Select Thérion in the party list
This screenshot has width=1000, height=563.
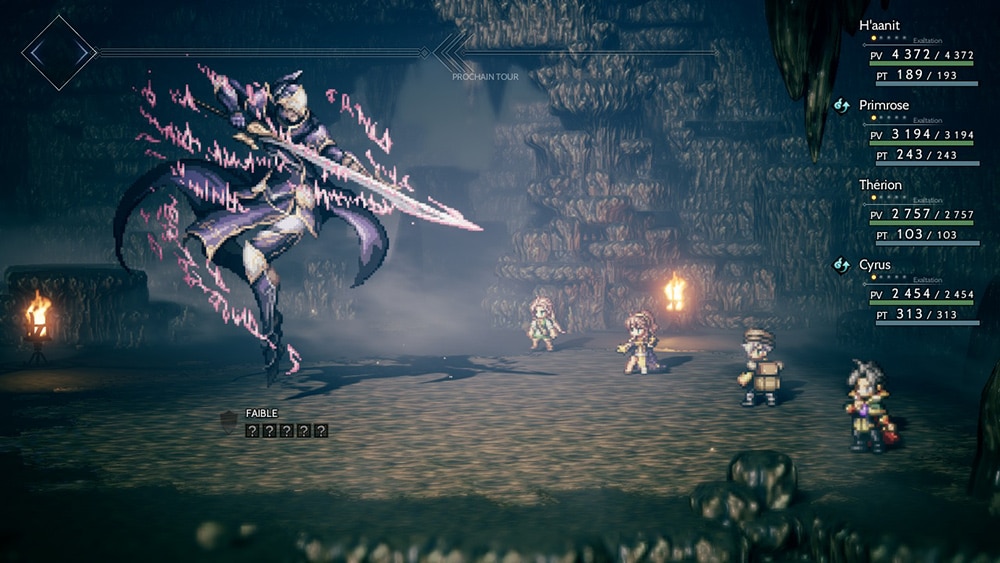[880, 185]
